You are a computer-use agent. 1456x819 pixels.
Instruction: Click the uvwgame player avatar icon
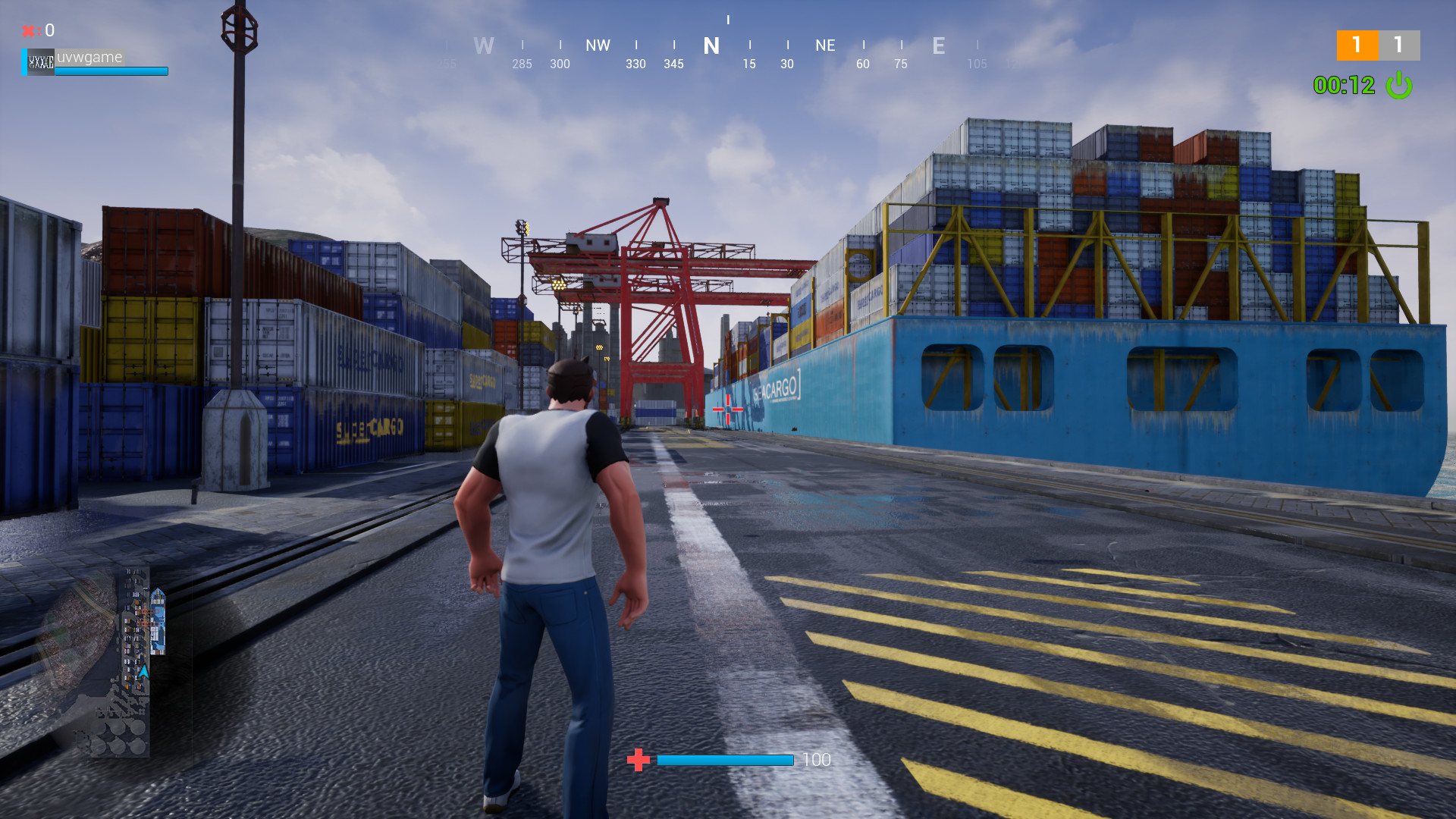(x=39, y=63)
